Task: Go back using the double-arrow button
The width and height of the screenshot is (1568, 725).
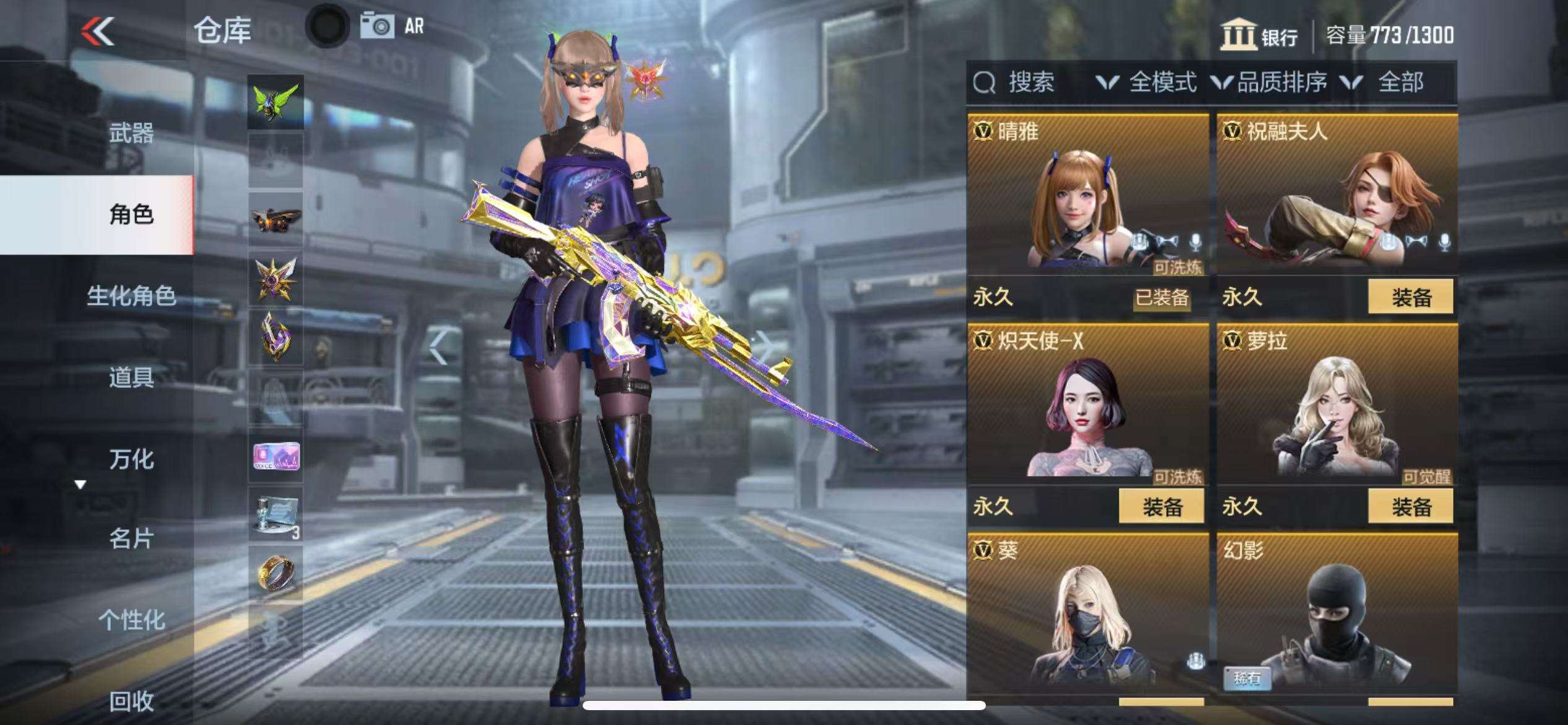Action: [x=98, y=31]
